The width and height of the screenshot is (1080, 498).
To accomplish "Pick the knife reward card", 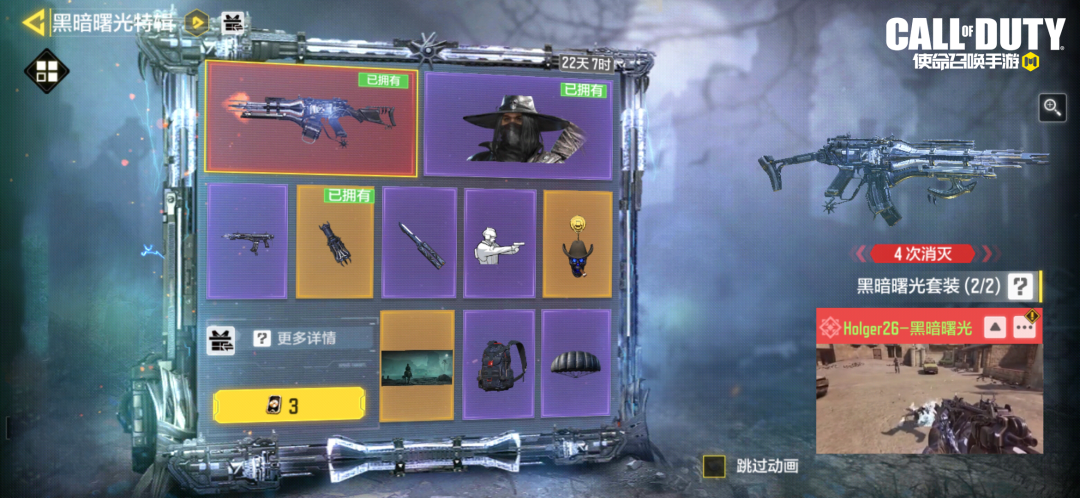I will point(419,242).
